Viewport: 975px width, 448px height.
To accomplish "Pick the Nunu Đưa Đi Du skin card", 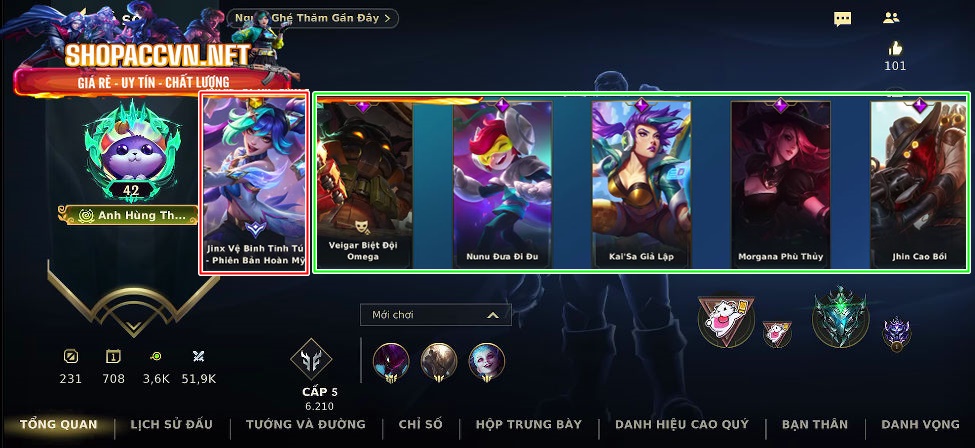I will point(503,183).
